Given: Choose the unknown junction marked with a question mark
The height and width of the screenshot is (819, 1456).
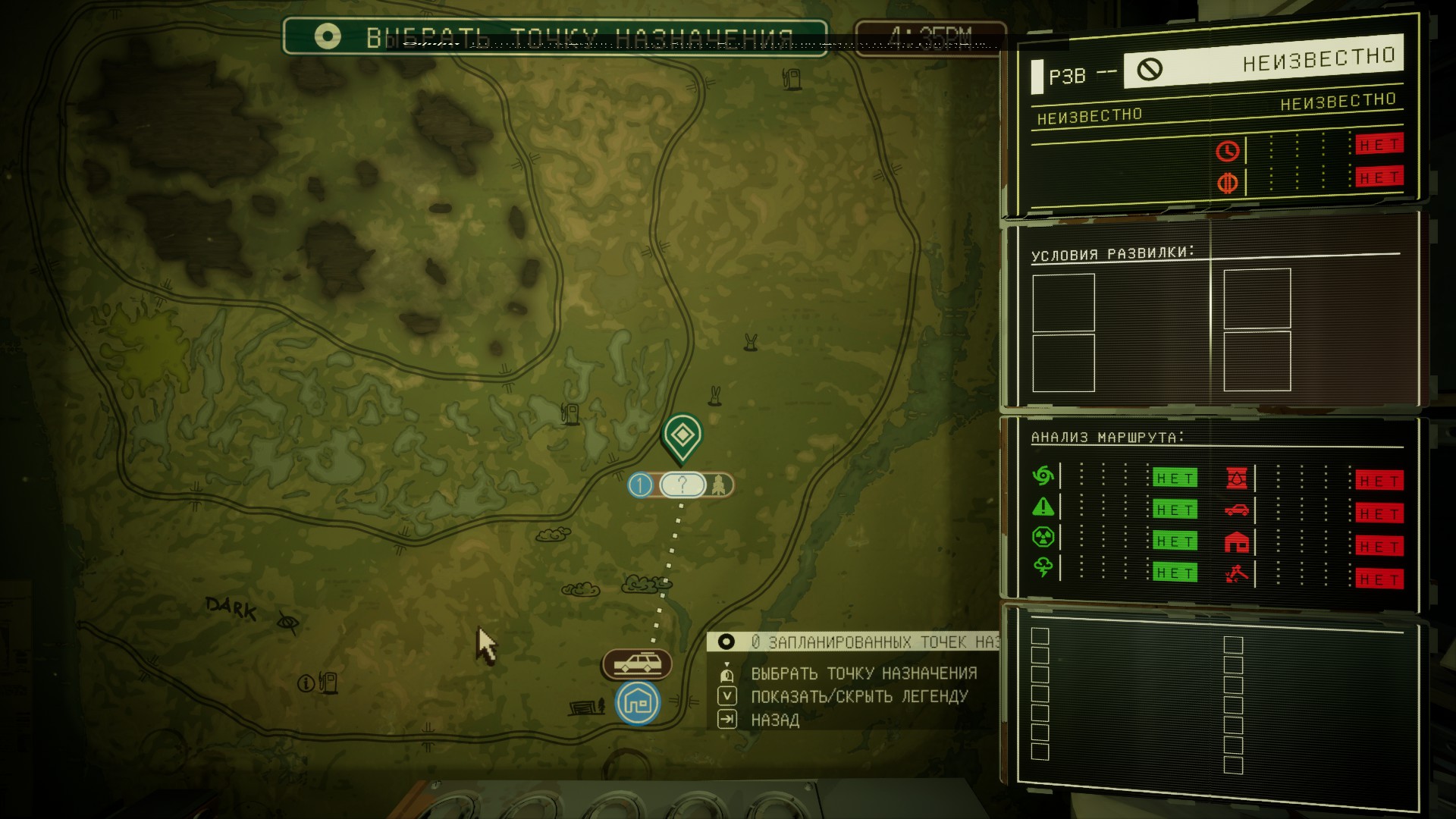Looking at the screenshot, I should [x=682, y=485].
